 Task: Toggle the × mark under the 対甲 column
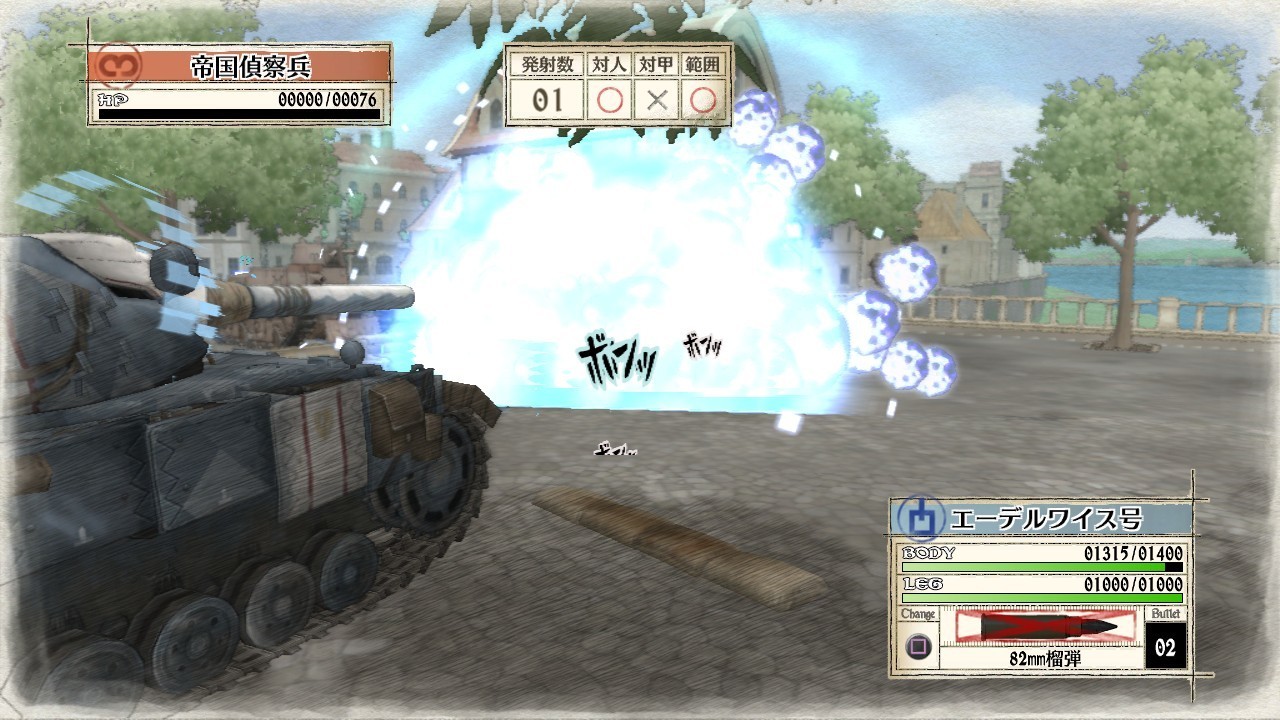[x=659, y=98]
